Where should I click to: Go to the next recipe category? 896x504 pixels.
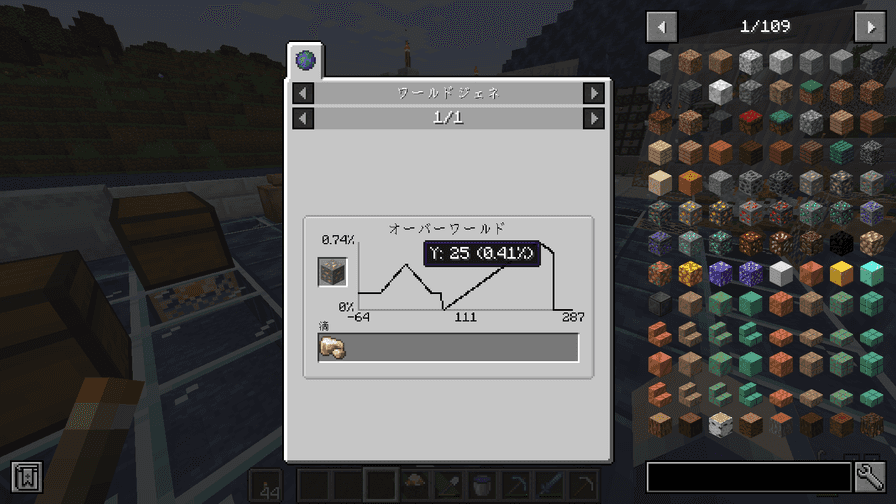tap(594, 93)
